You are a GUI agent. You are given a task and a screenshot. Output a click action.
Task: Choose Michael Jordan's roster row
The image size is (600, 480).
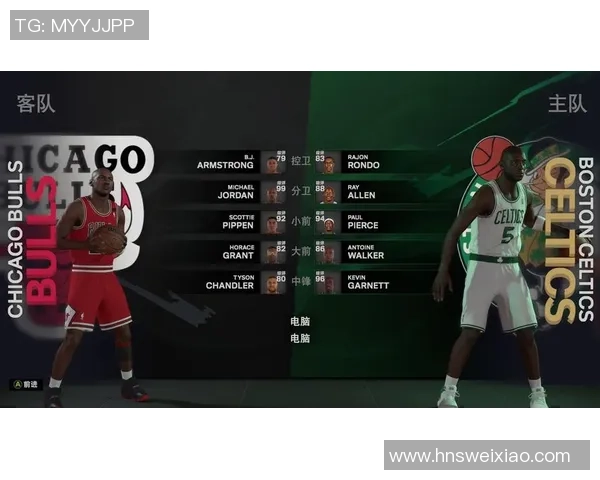(226, 191)
